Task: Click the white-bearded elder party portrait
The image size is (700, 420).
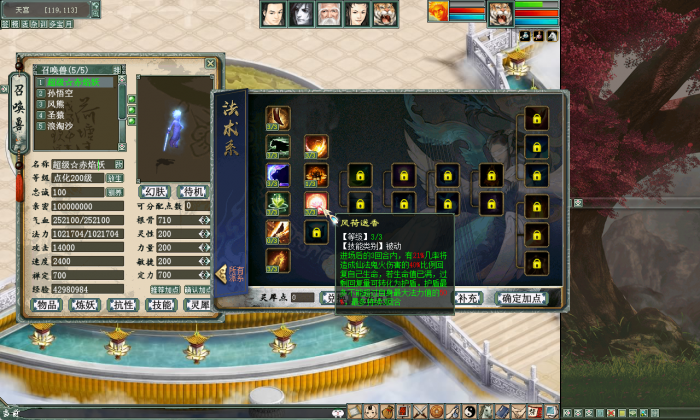Action: [x=330, y=14]
